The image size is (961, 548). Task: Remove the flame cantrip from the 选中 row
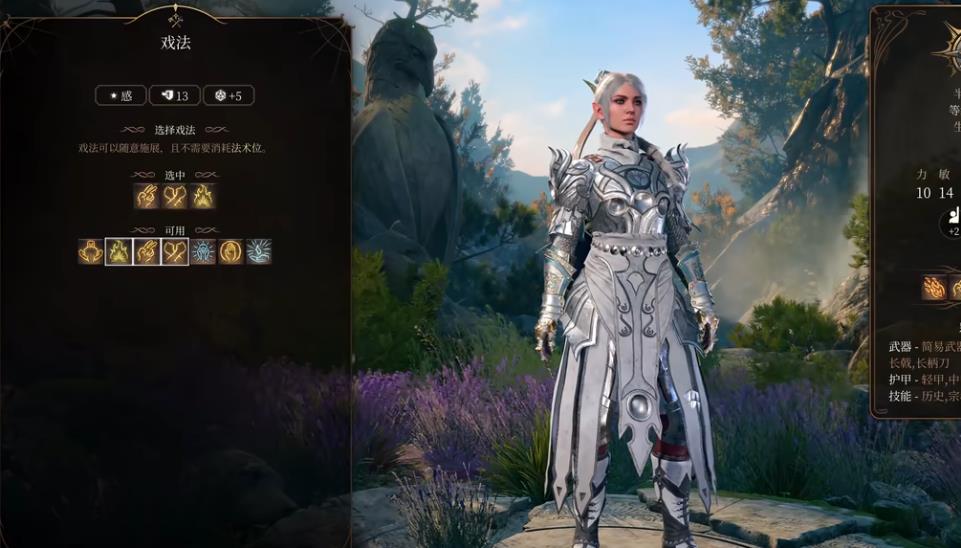pos(203,196)
